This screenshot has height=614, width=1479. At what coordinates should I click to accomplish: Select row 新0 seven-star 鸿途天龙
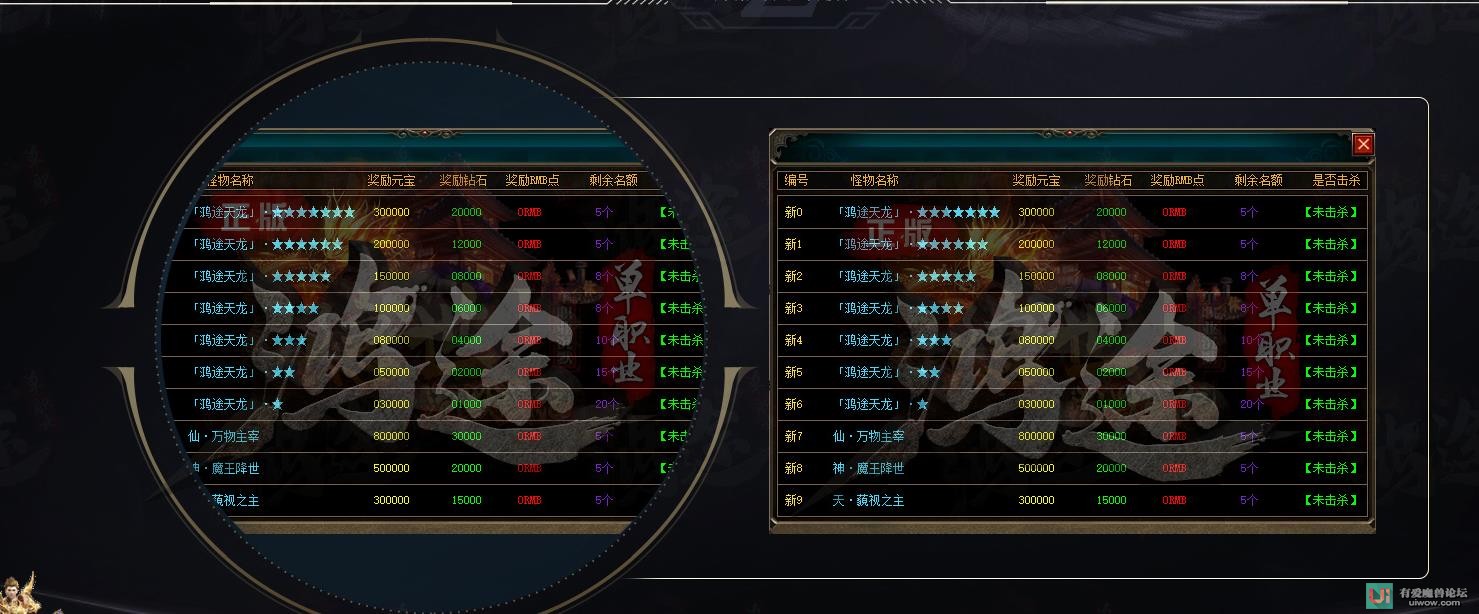coord(1071,212)
